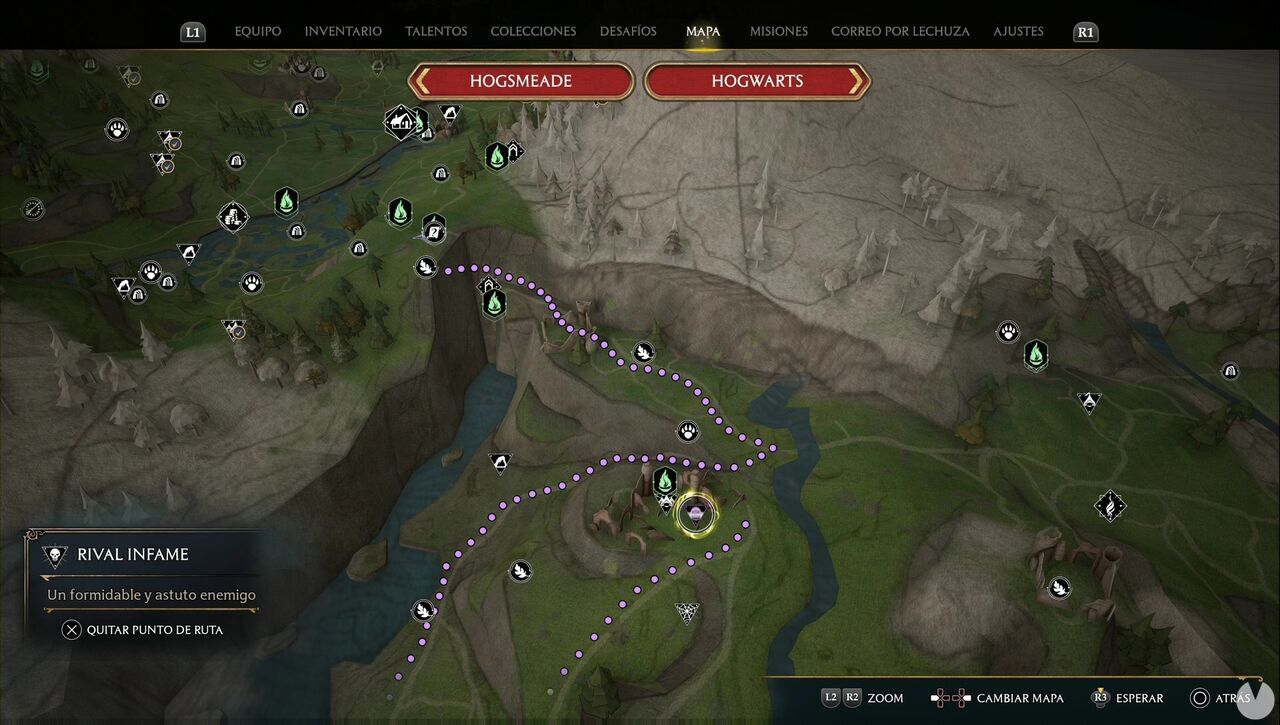
Task: Open the CORREO POR LECHUZA menu
Action: (899, 31)
